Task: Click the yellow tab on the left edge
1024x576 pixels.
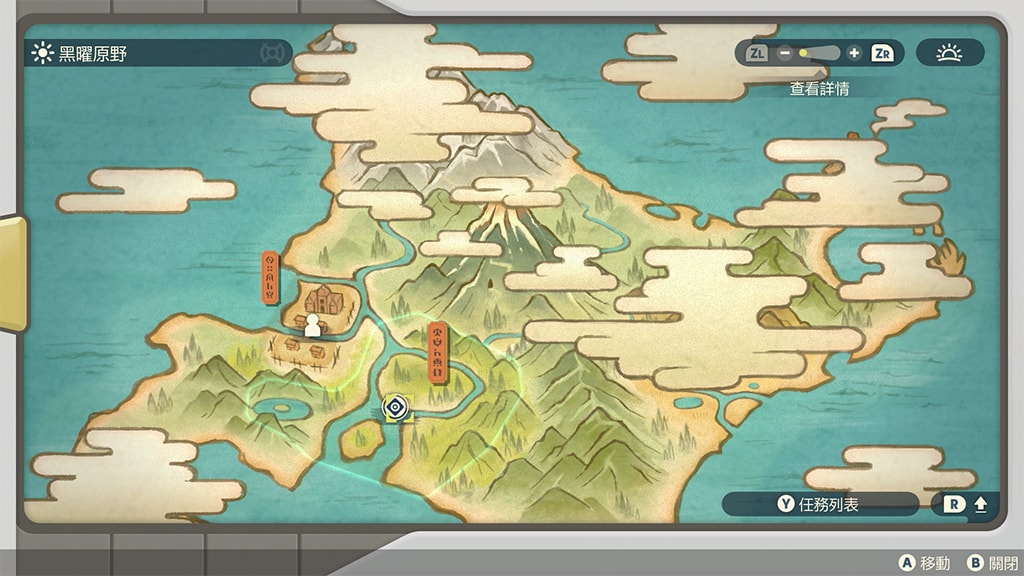Action: pos(12,273)
